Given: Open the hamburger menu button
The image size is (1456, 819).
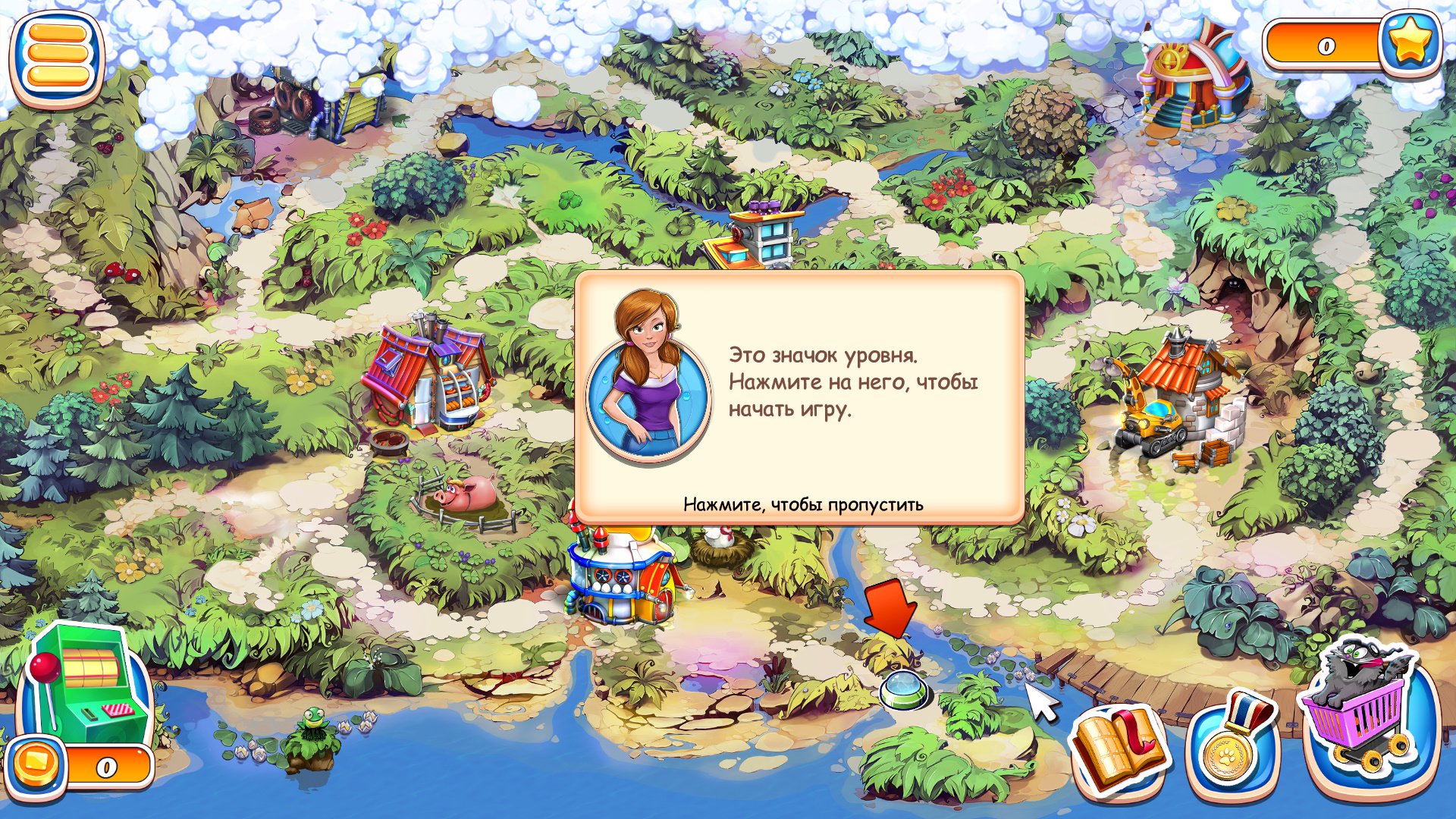Looking at the screenshot, I should click(57, 55).
